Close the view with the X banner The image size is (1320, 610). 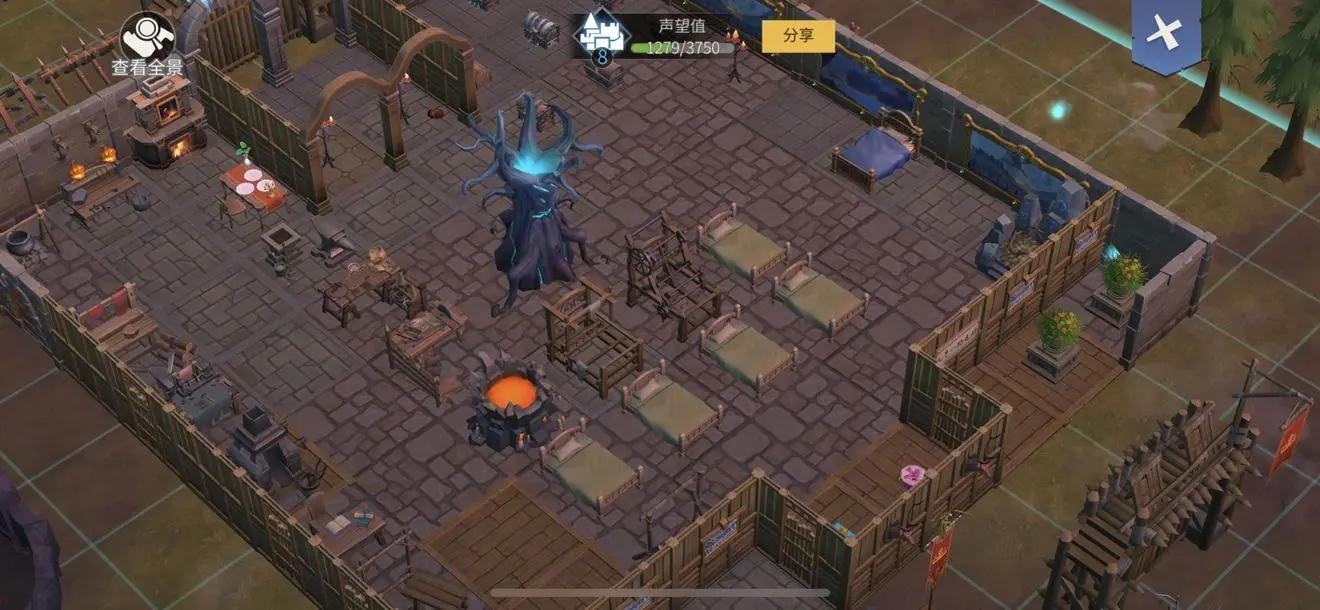click(1165, 33)
